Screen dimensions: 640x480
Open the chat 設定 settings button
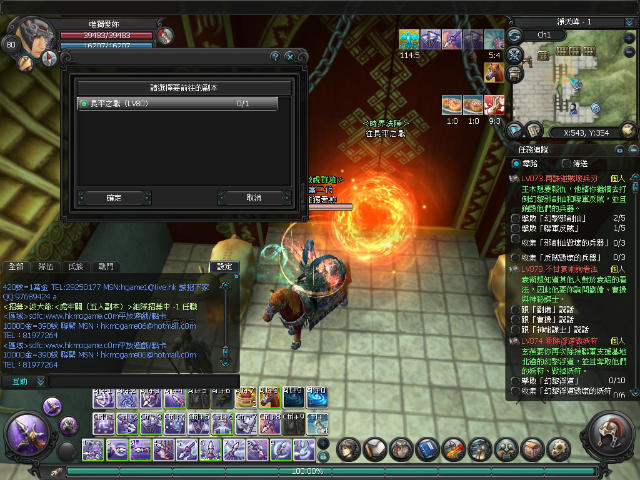tap(224, 267)
